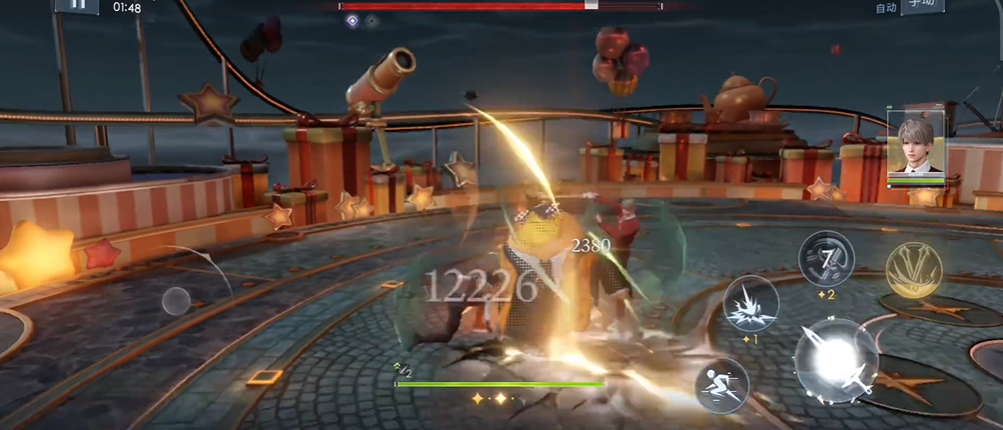Activate the golden crossed-swords ultimate skill
1003x430 pixels.
914,269
